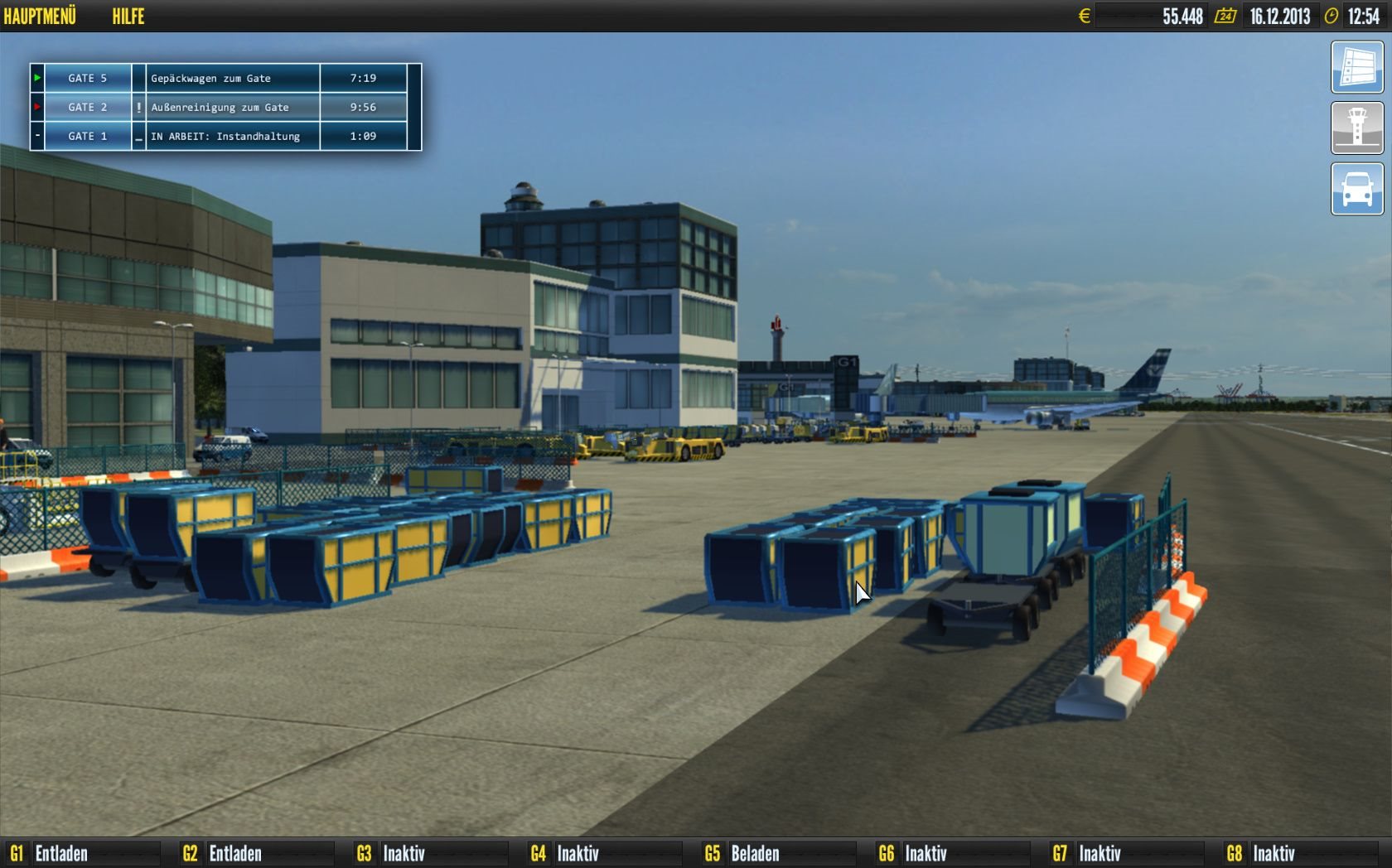Select the inactive gate G4
This screenshot has height=868, width=1392.
point(566,853)
